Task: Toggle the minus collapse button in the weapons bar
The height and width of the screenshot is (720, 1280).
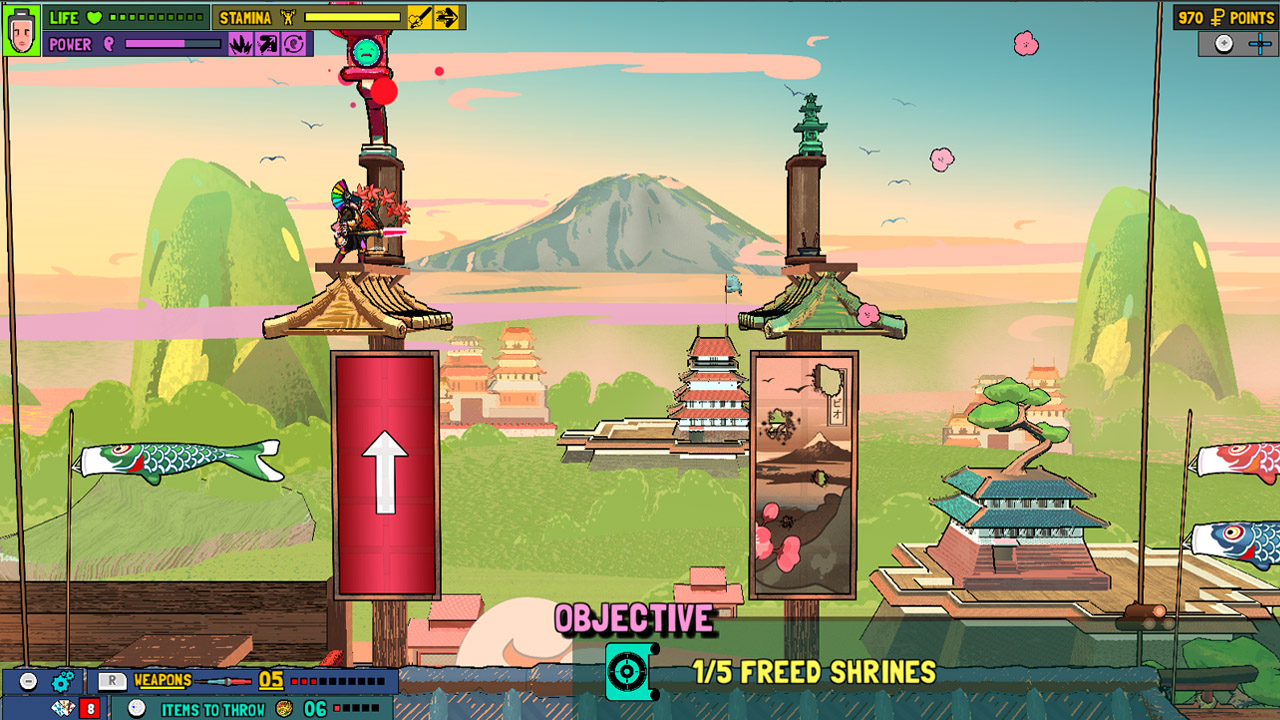Action: click(26, 682)
